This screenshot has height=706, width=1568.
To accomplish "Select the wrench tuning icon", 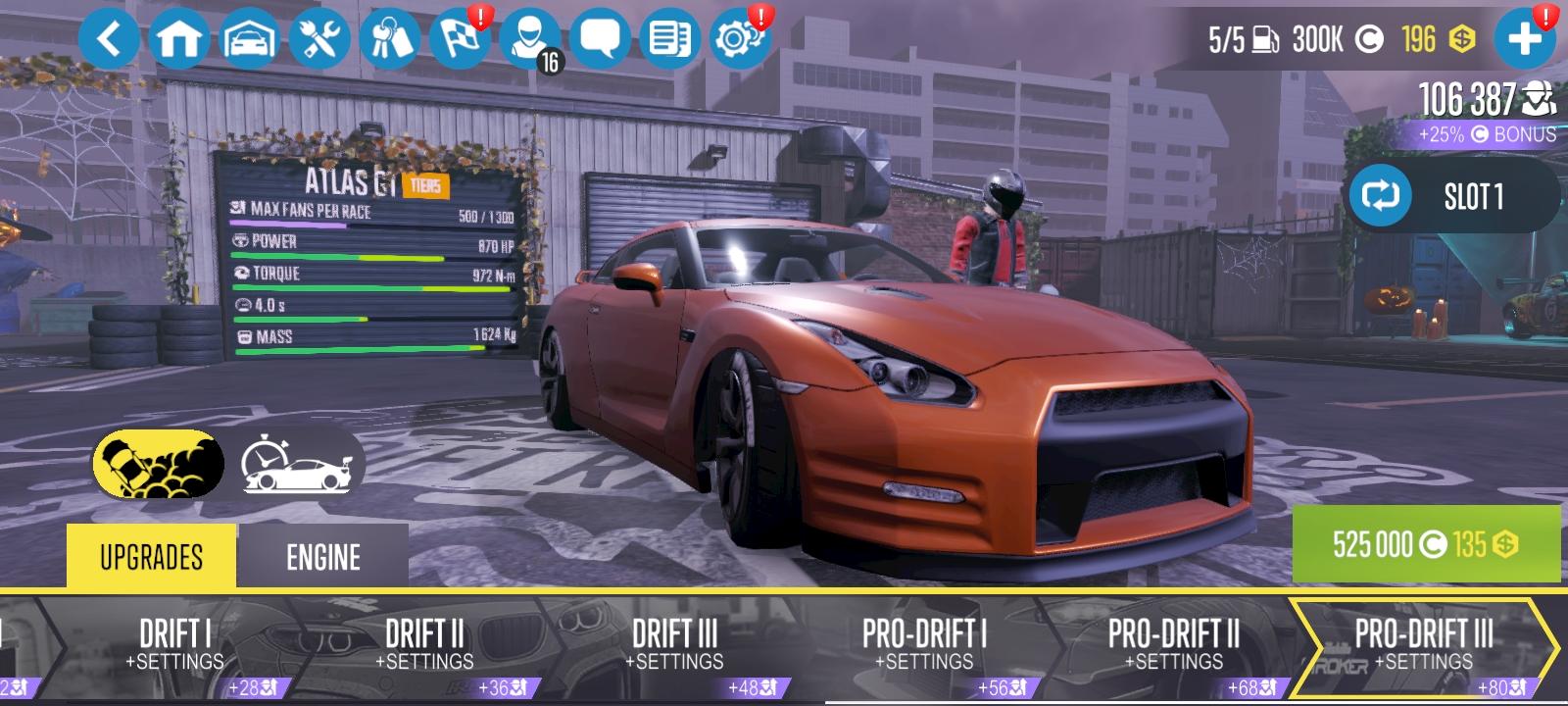I will (x=320, y=39).
